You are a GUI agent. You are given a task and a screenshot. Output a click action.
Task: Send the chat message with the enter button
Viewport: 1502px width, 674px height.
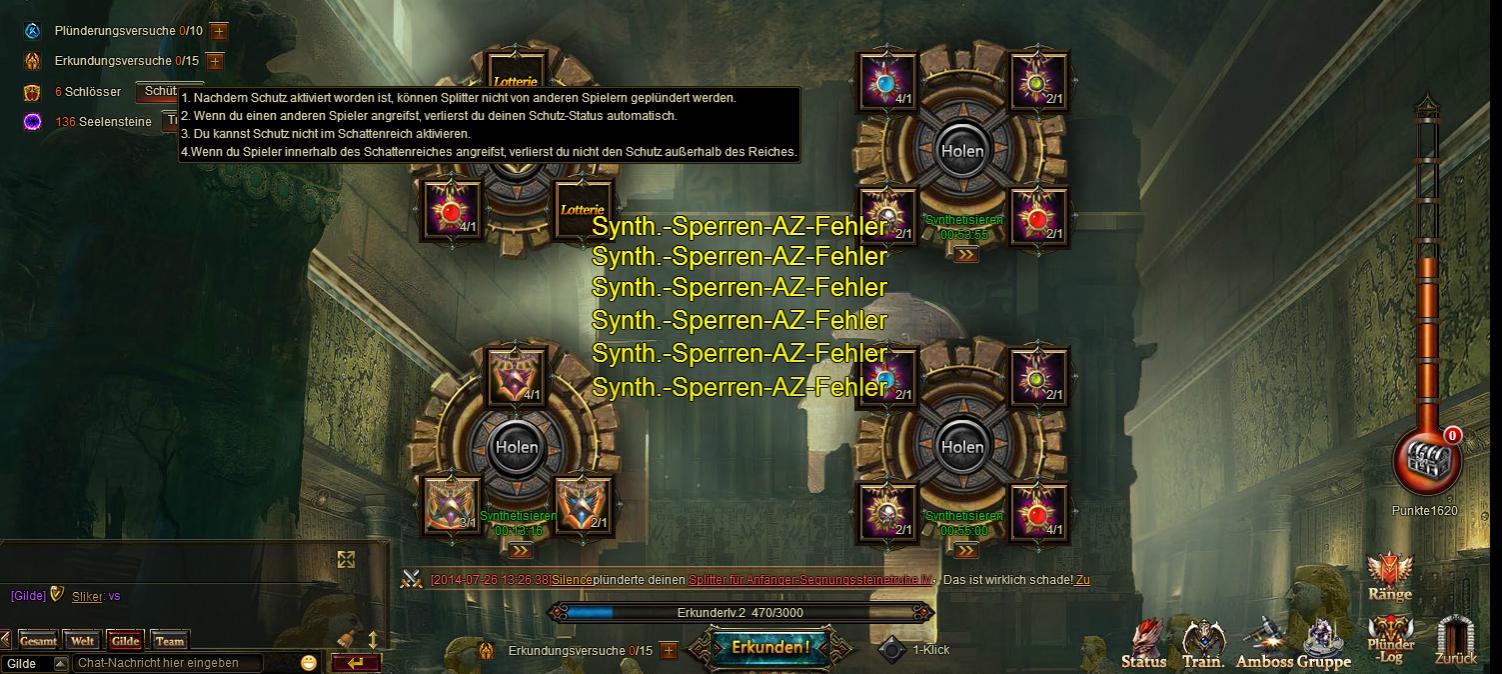[355, 662]
